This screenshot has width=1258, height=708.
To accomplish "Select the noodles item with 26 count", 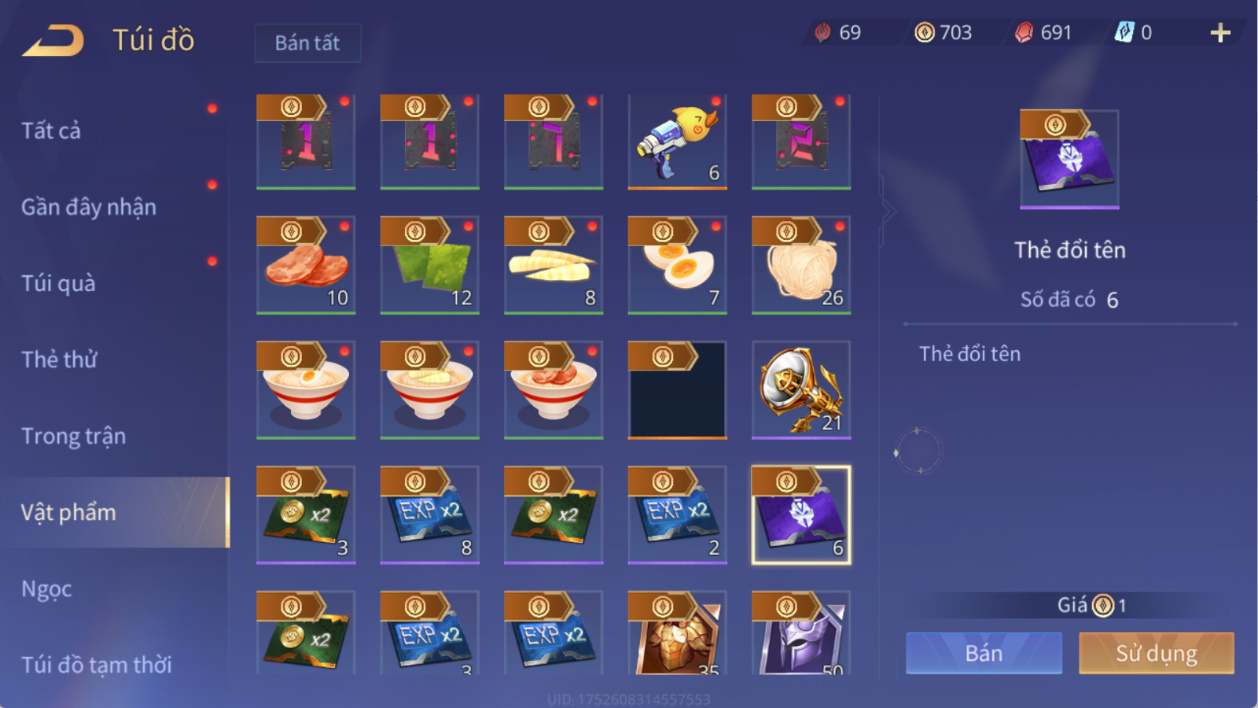I will click(801, 266).
